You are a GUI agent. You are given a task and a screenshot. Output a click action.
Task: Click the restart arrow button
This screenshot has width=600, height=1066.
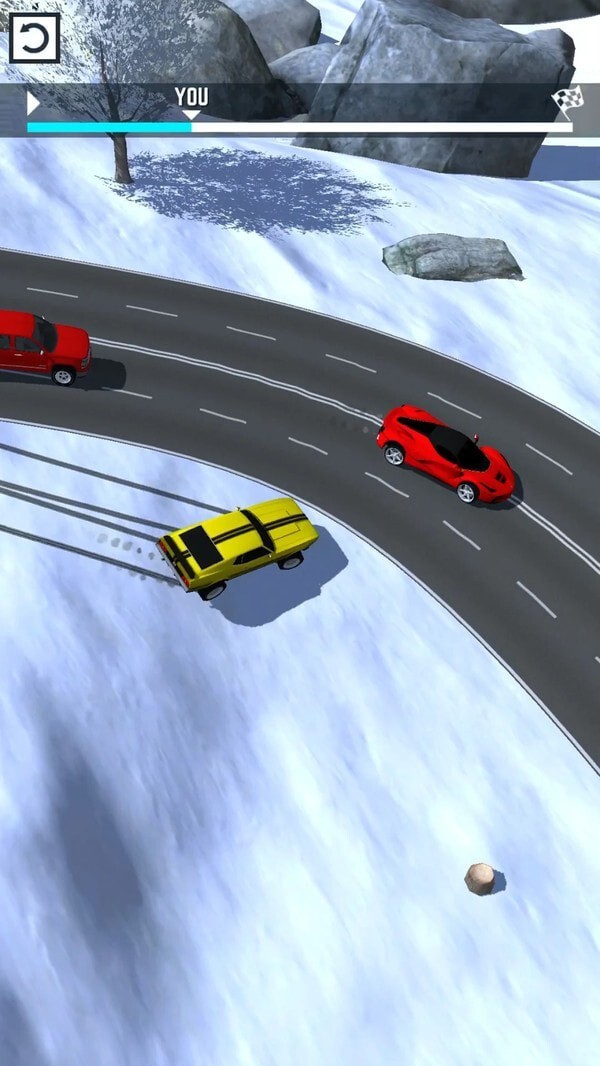coord(34,38)
